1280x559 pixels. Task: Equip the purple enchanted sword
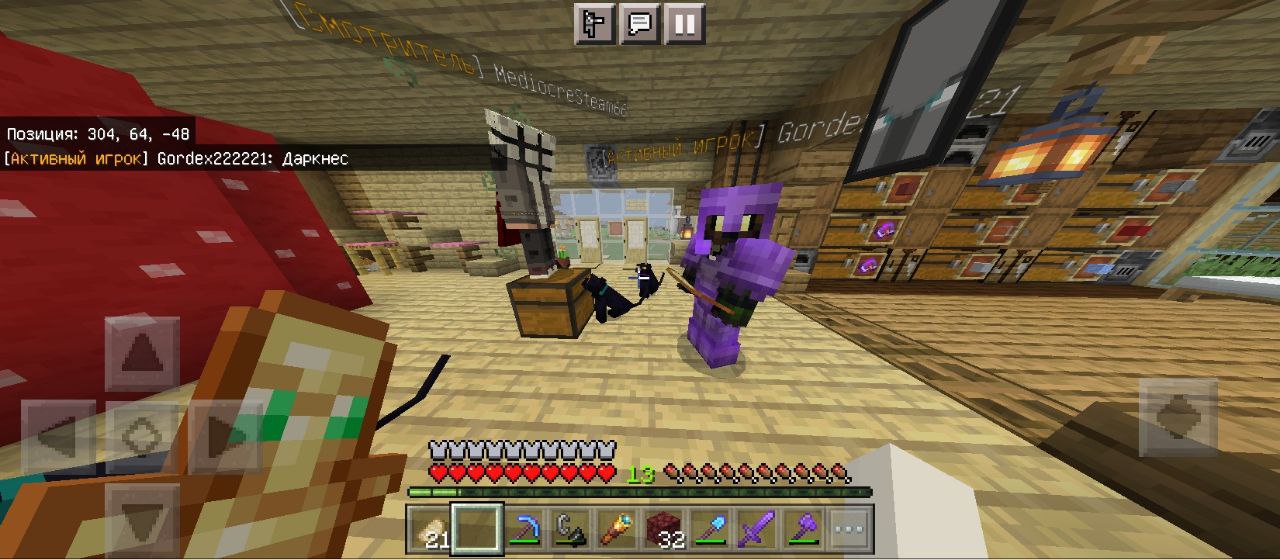click(x=755, y=529)
